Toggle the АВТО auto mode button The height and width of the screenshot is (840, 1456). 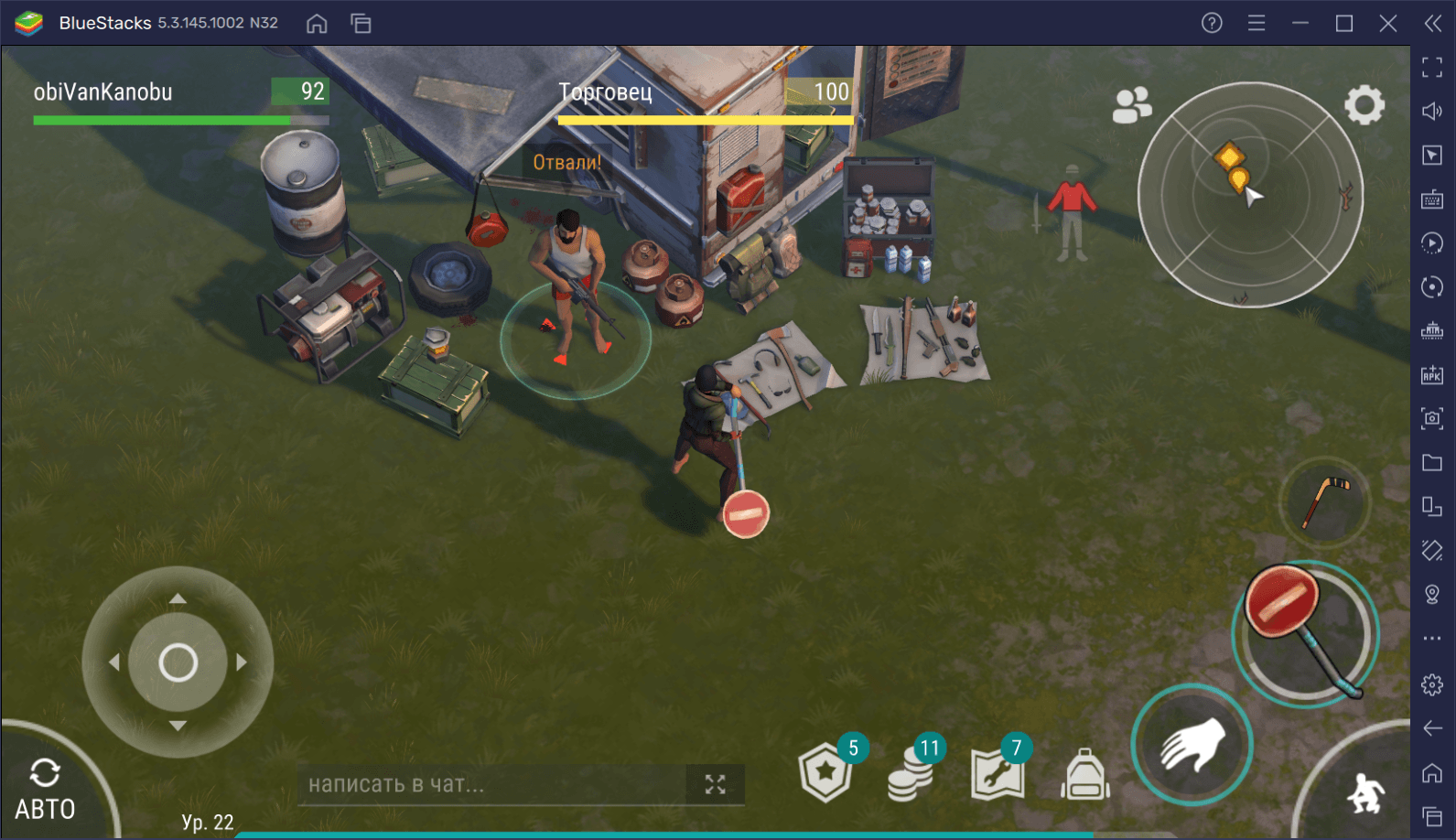point(45,790)
